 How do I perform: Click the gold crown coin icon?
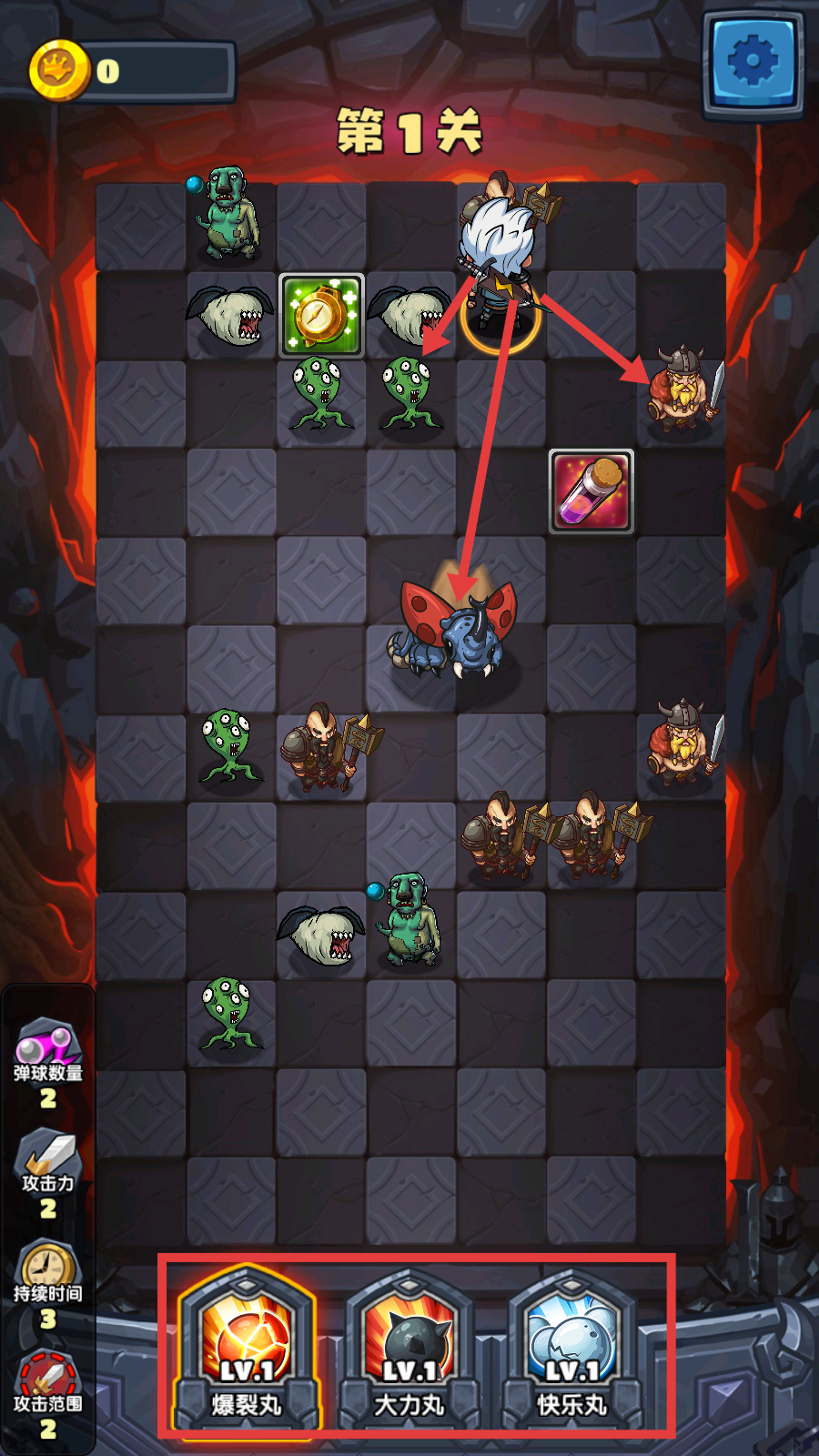pos(60,71)
